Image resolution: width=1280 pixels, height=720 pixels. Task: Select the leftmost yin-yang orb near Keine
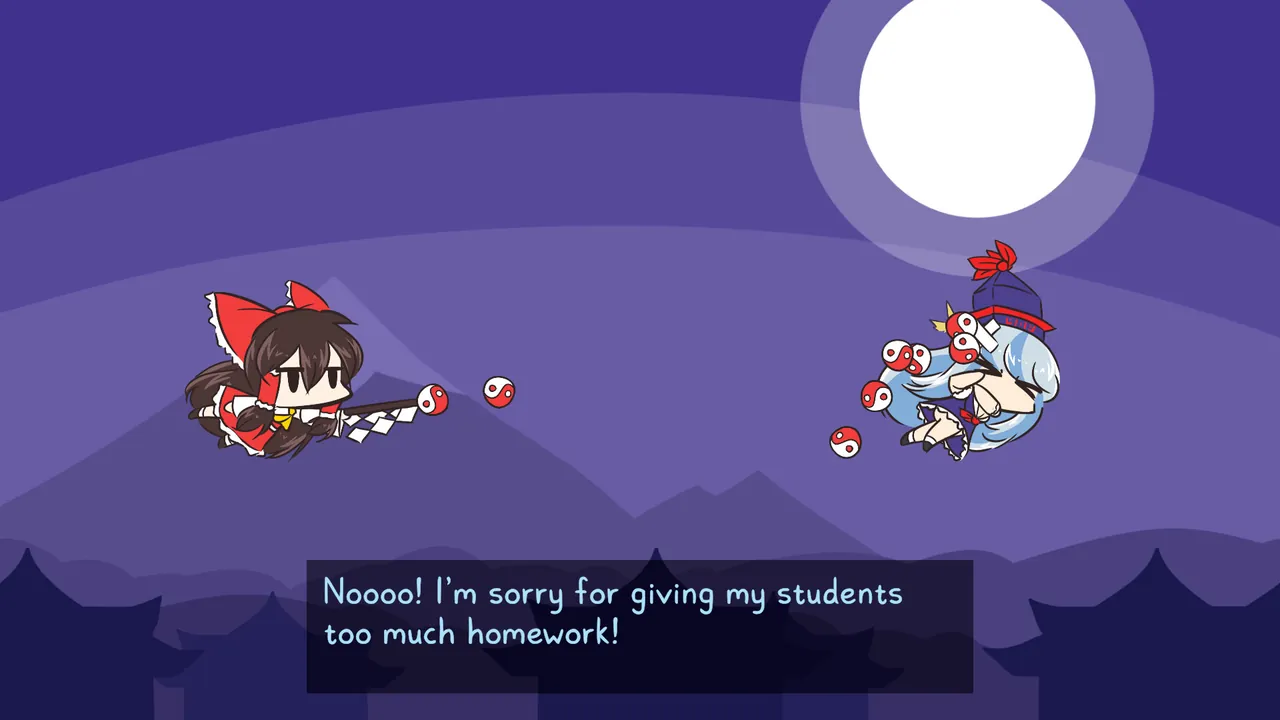(845, 441)
